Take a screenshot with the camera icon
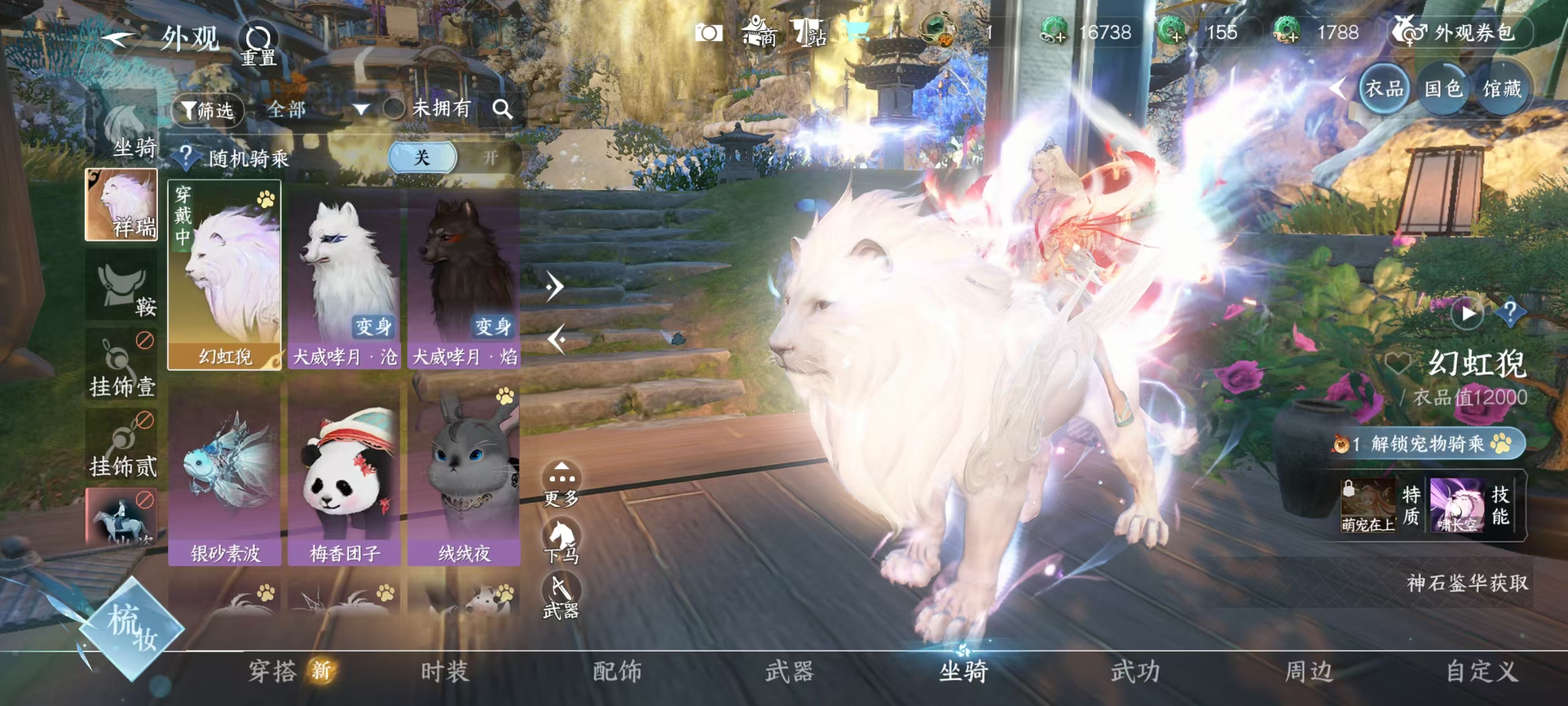Image resolution: width=1568 pixels, height=706 pixels. (x=708, y=33)
